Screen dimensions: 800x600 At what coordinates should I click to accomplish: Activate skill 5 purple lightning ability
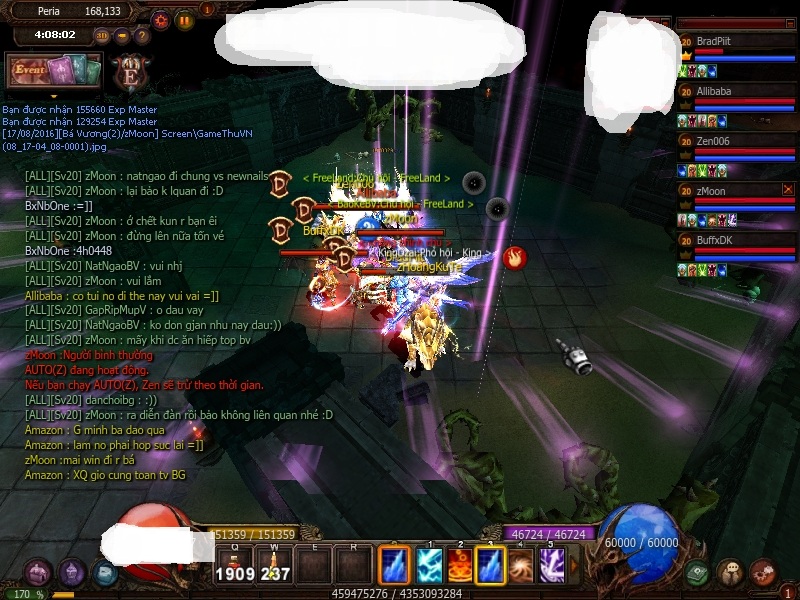pos(551,566)
